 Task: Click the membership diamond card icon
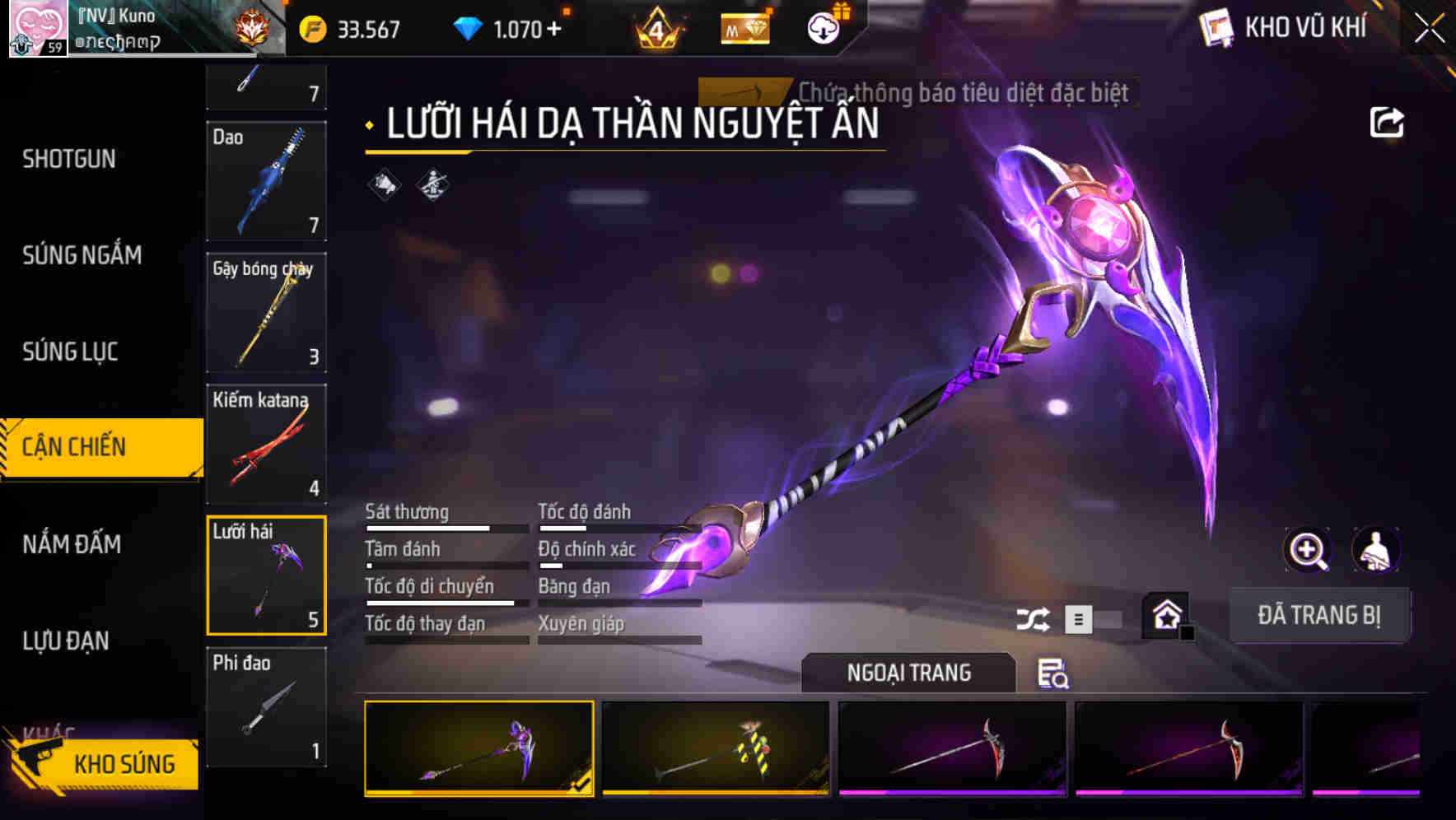744,28
